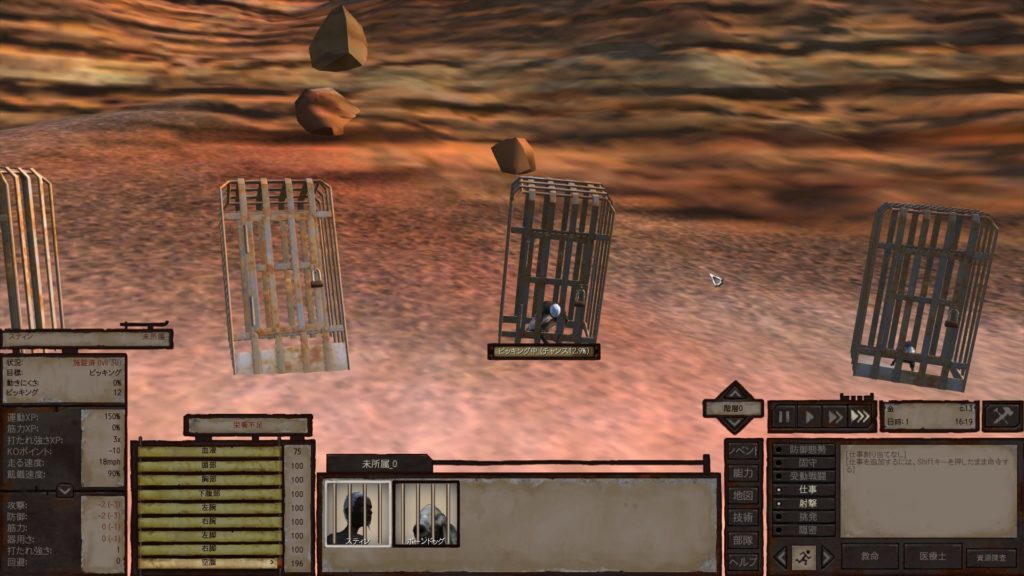
Task: Toggle the 仕事 (jobs) order
Action: point(805,490)
